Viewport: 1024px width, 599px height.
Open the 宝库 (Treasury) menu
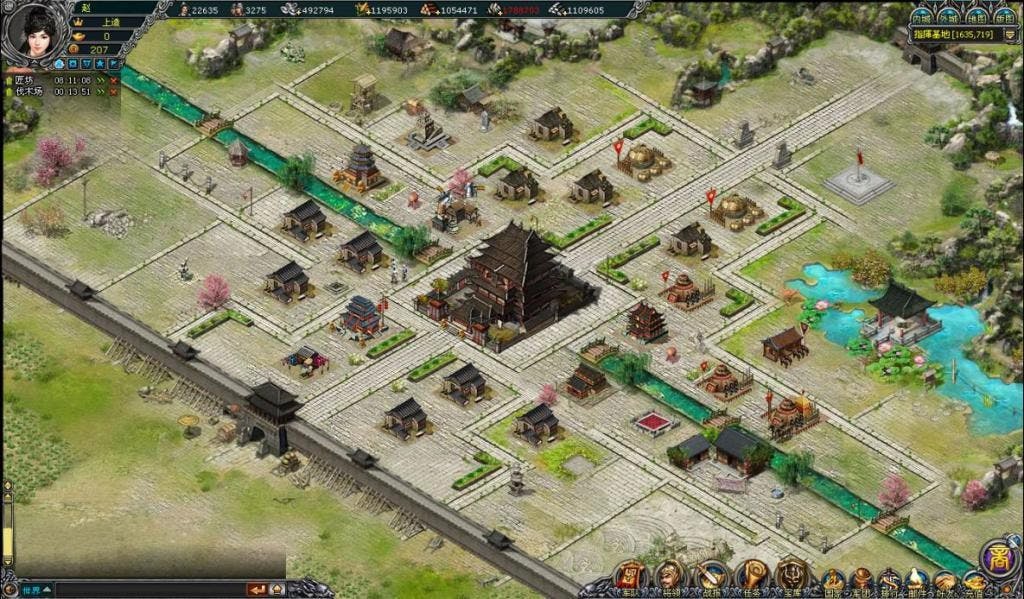[x=792, y=577]
